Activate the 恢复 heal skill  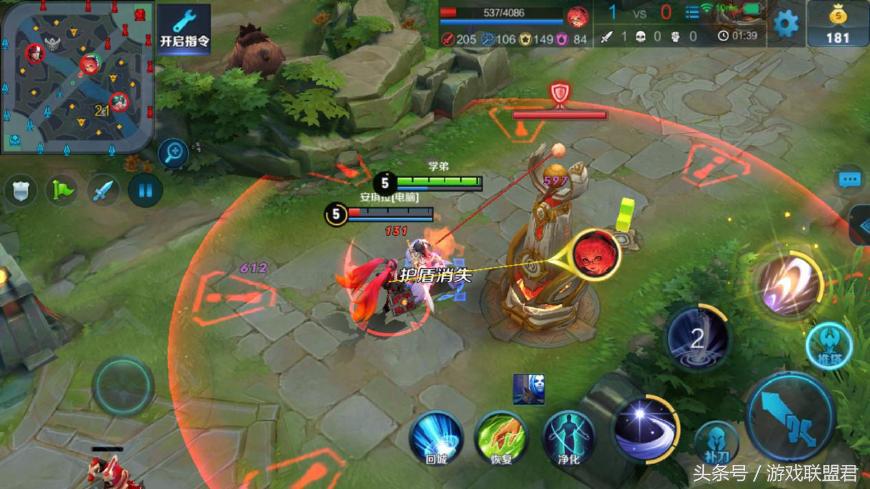(x=501, y=437)
